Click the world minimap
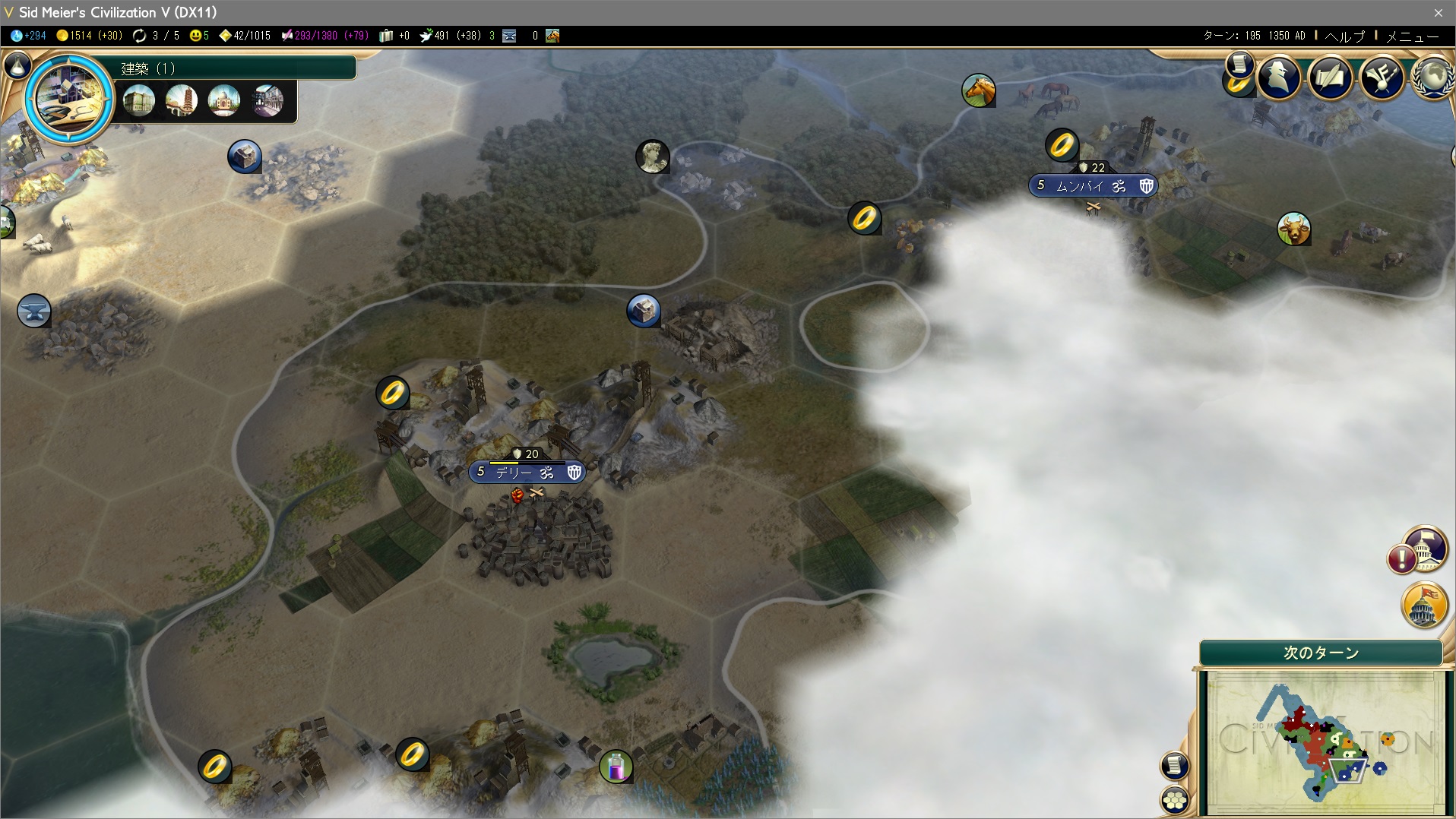The height and width of the screenshot is (819, 1456). coord(1322,741)
